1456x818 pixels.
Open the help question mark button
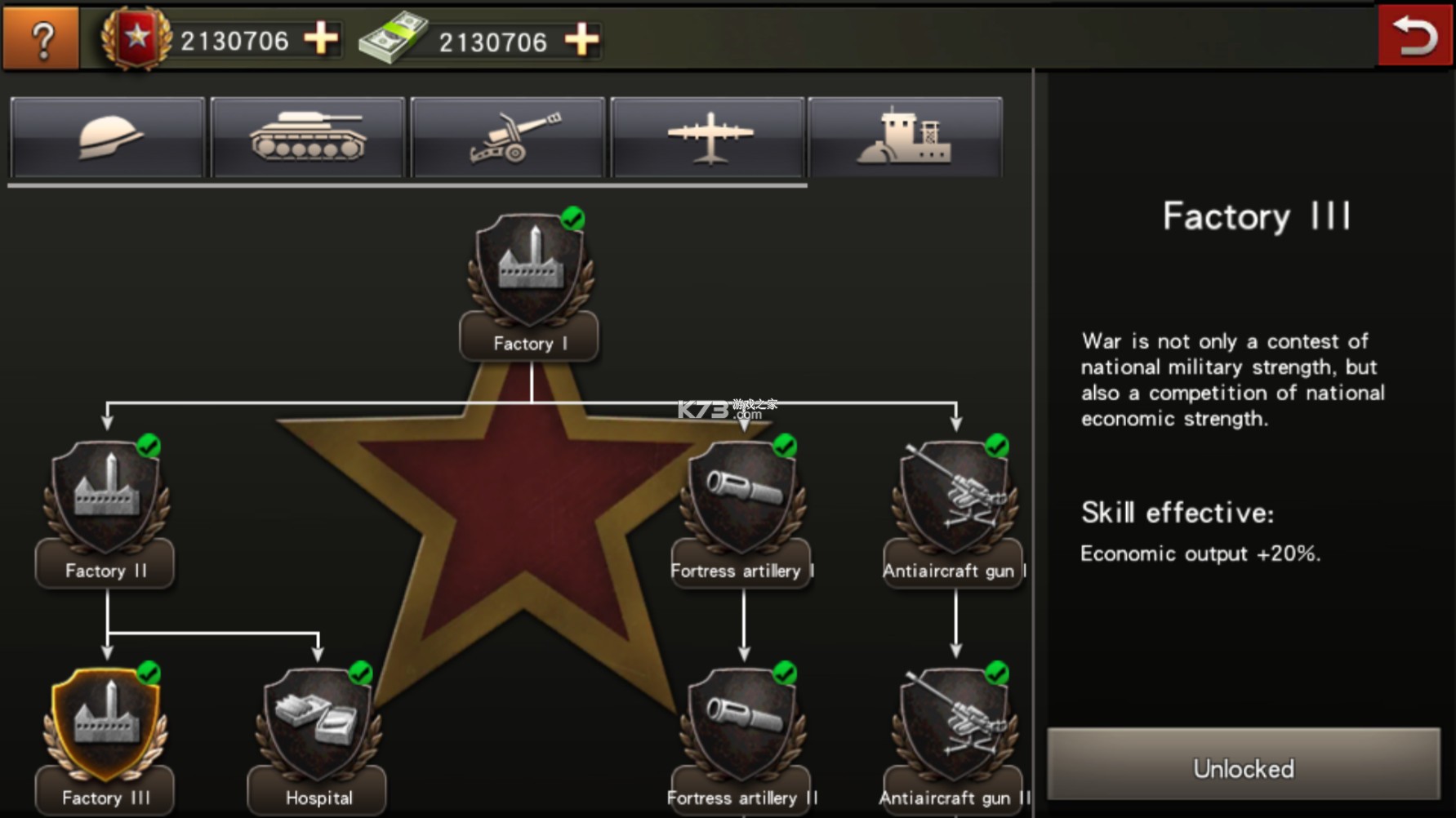(x=40, y=37)
